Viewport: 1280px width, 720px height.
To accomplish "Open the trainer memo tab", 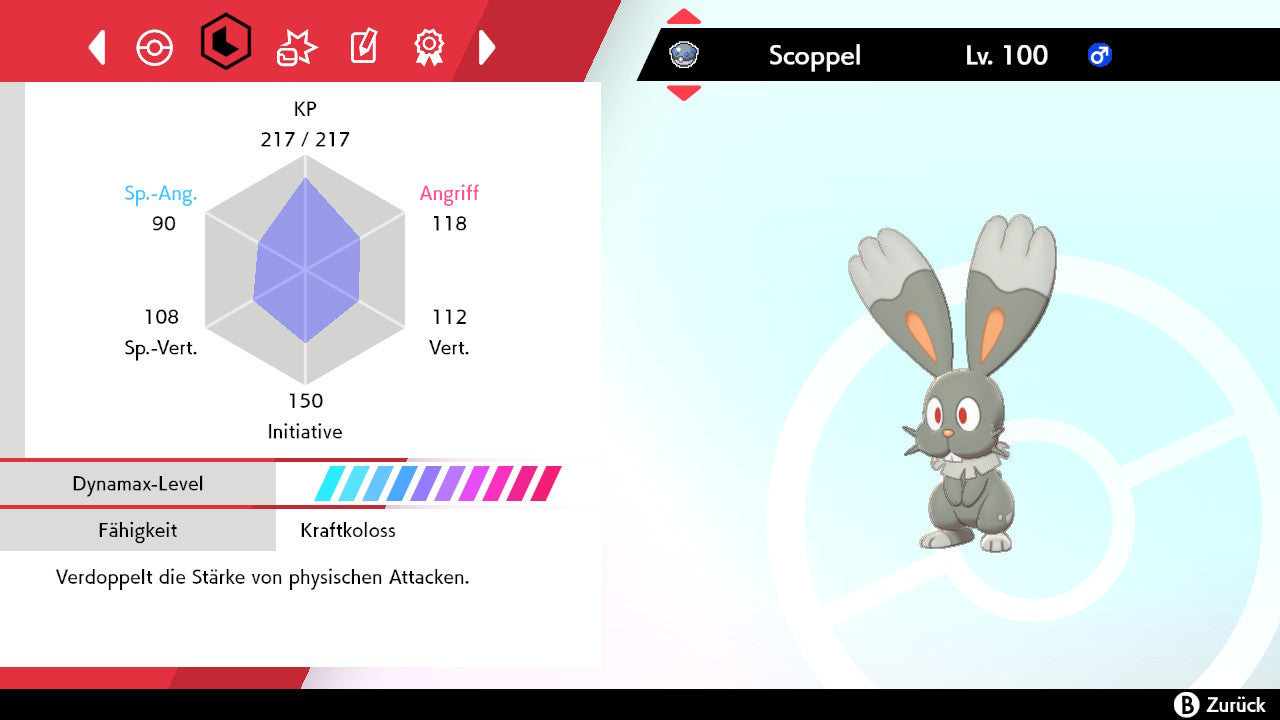I will tap(363, 47).
